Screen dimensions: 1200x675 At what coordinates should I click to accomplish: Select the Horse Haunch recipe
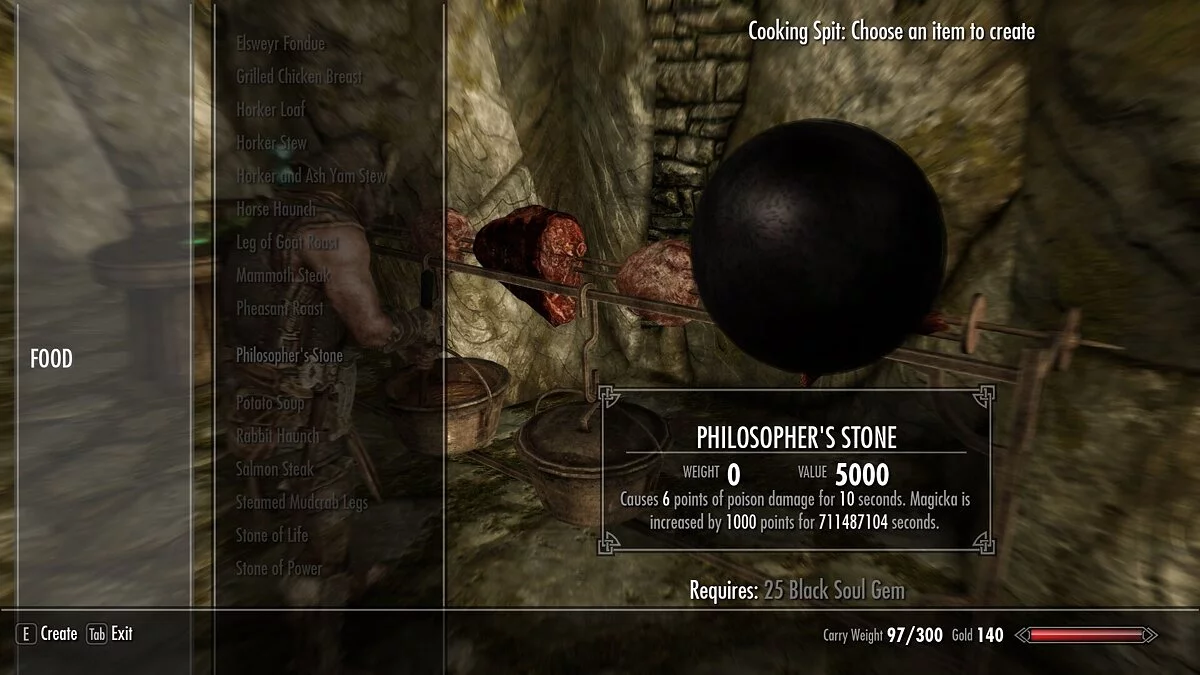(x=275, y=209)
